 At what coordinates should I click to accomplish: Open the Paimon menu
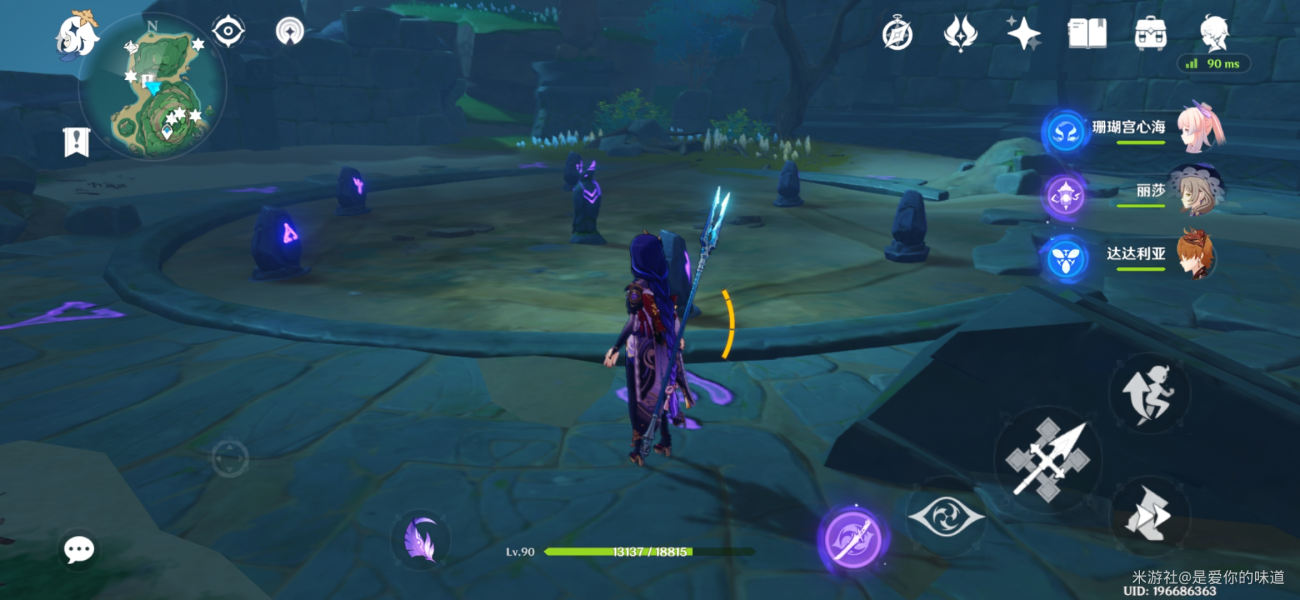76,34
